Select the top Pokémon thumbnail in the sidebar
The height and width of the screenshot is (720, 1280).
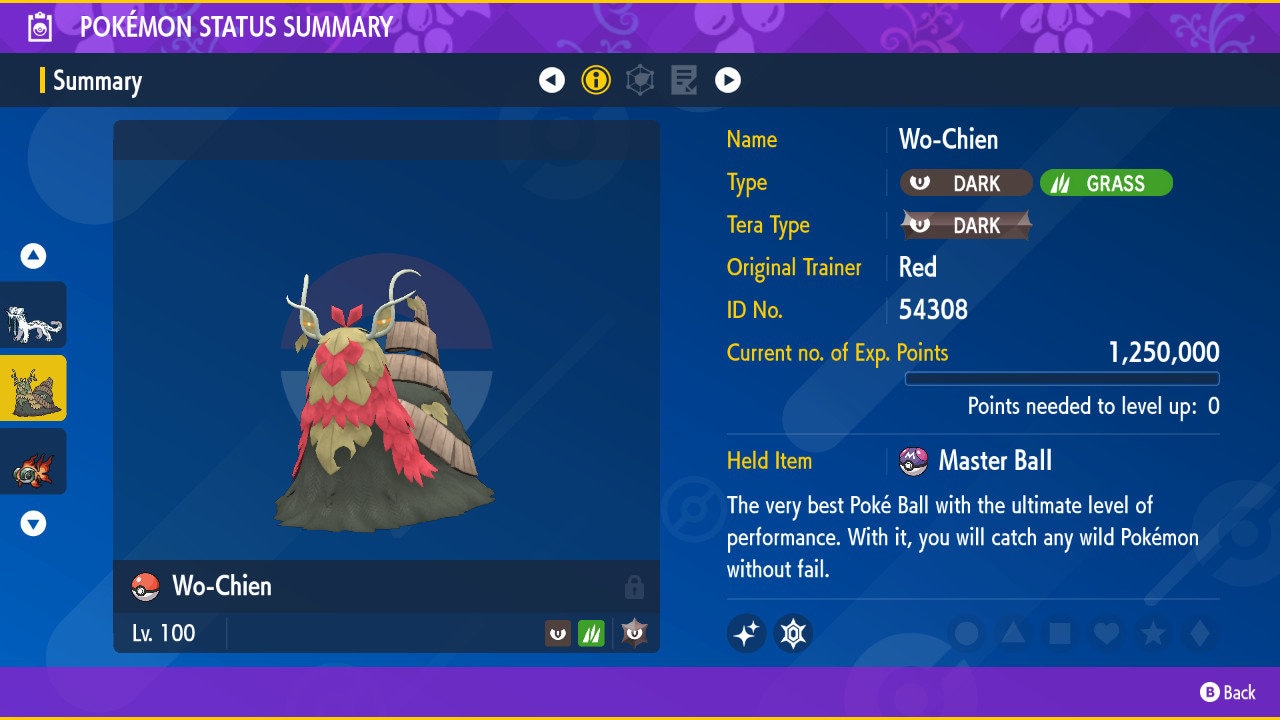(33, 312)
